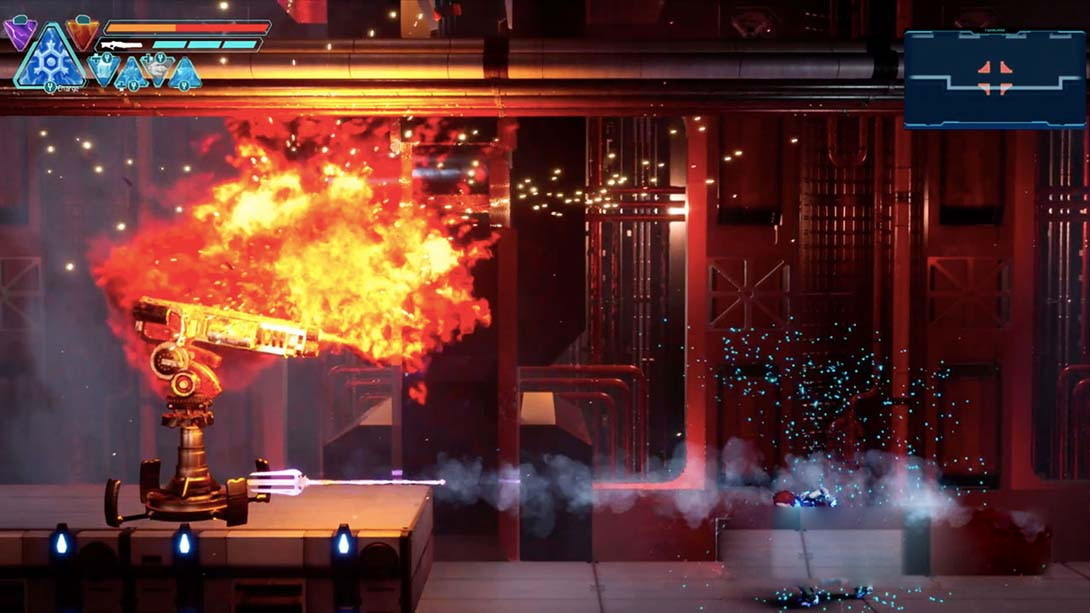This screenshot has width=1090, height=613.
Task: Click the red player marker on minimap
Action: click(x=995, y=78)
